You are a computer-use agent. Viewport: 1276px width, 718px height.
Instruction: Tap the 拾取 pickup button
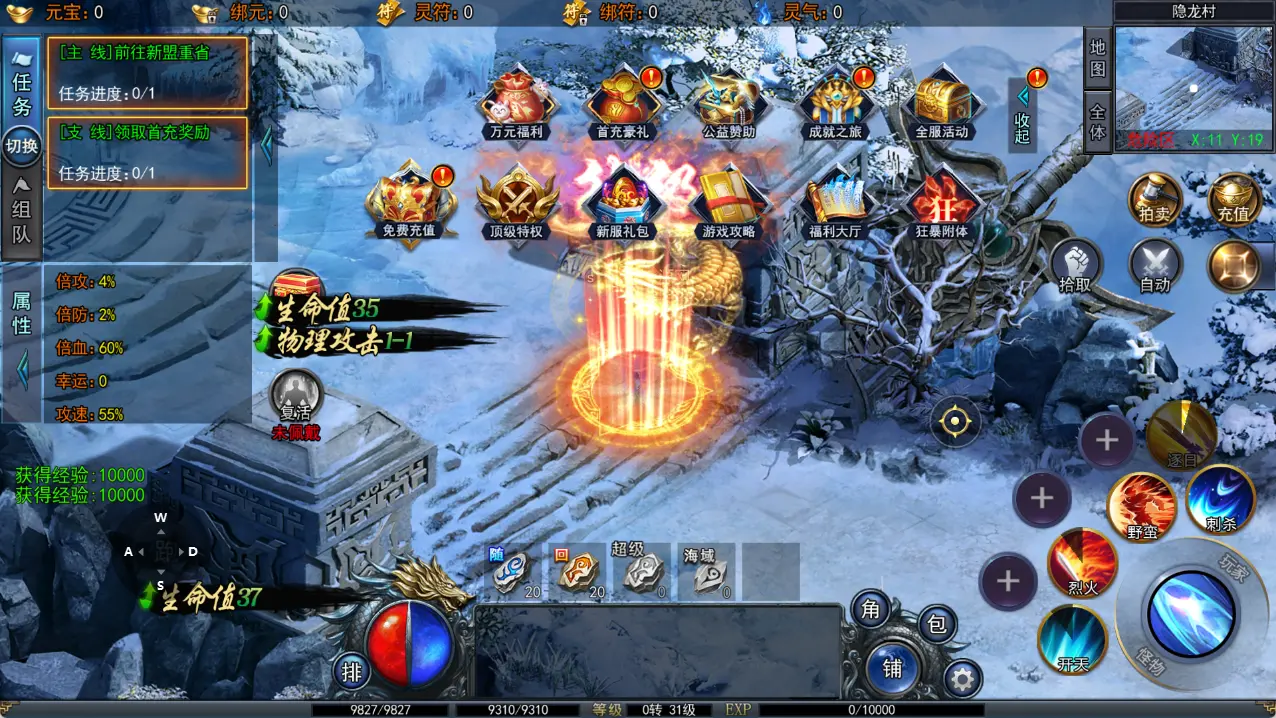tap(1076, 267)
